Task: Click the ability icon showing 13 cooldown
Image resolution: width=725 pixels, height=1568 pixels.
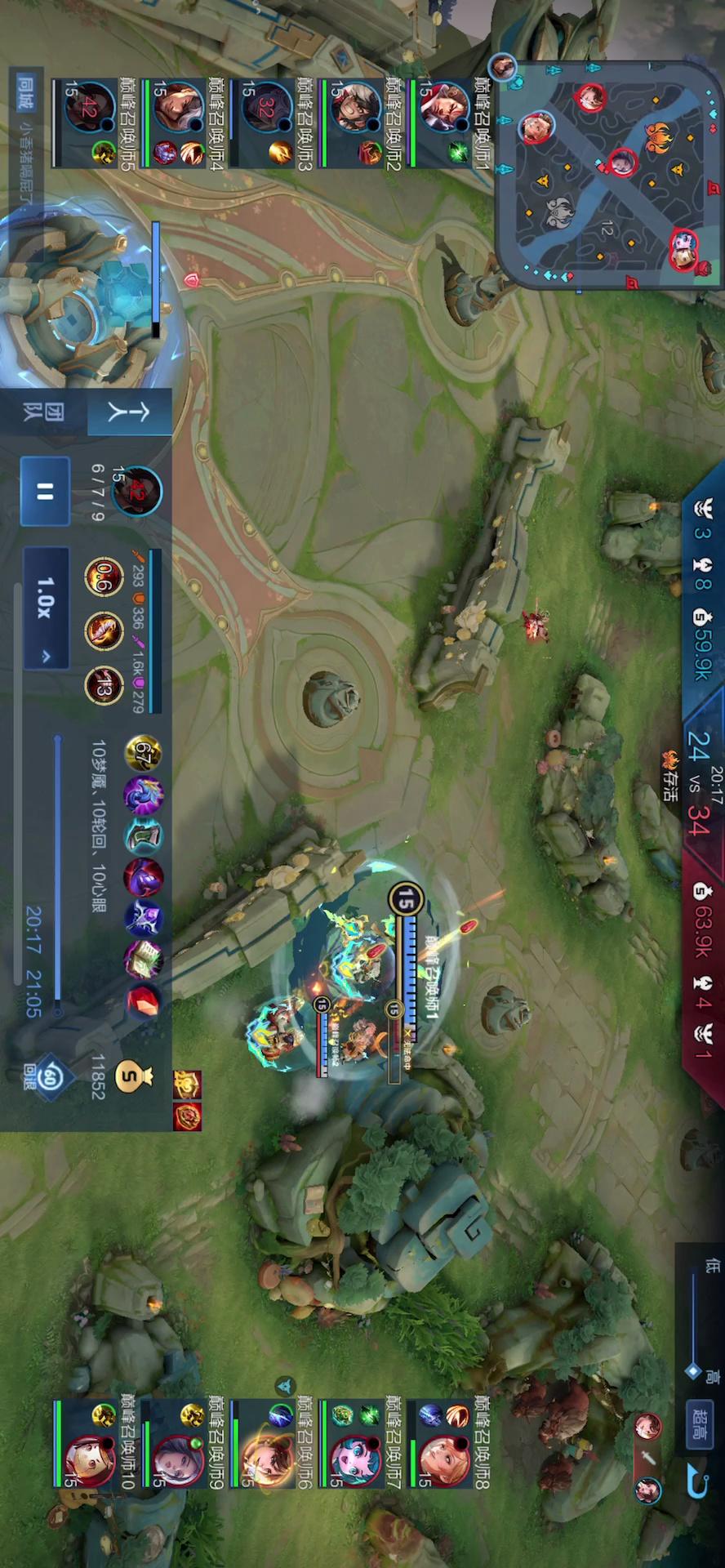Action: [x=104, y=688]
